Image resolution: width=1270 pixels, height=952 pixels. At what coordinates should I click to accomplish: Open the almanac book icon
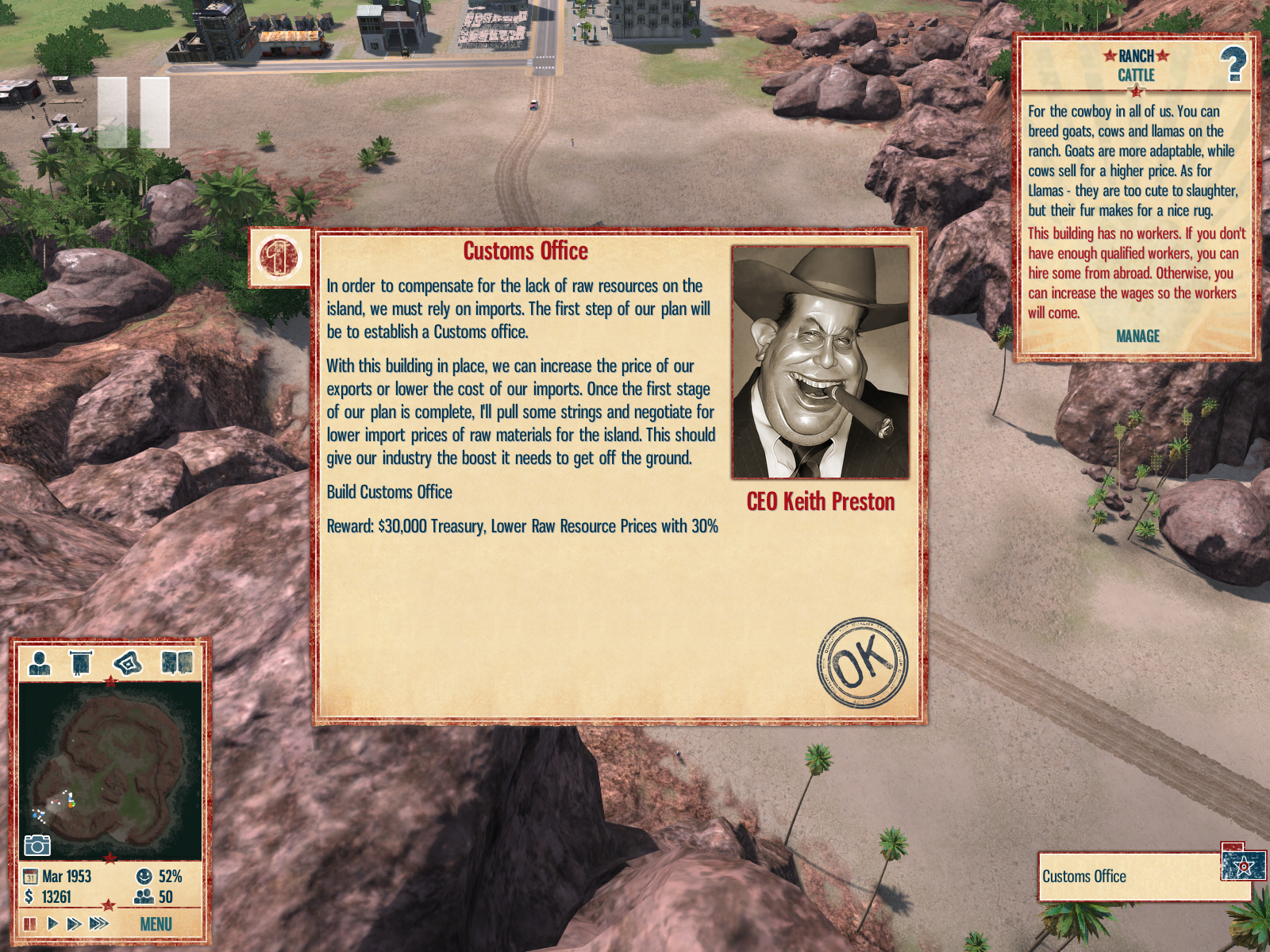pos(176,662)
